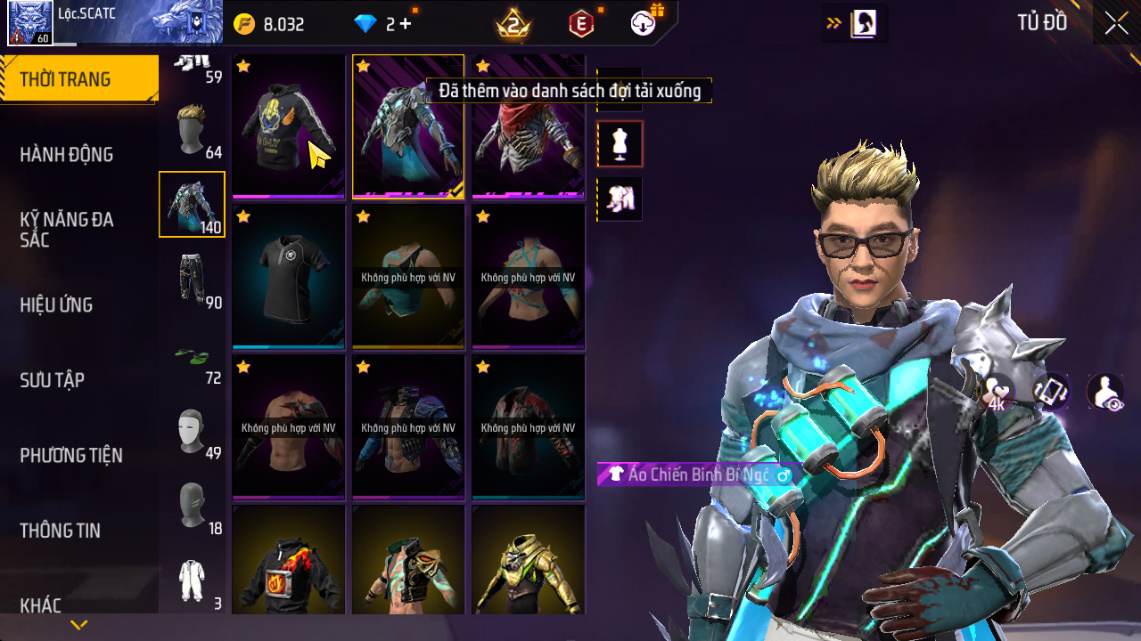Image resolution: width=1141 pixels, height=641 pixels.
Task: Pick the gold armored jacket item
Action: click(x=528, y=563)
